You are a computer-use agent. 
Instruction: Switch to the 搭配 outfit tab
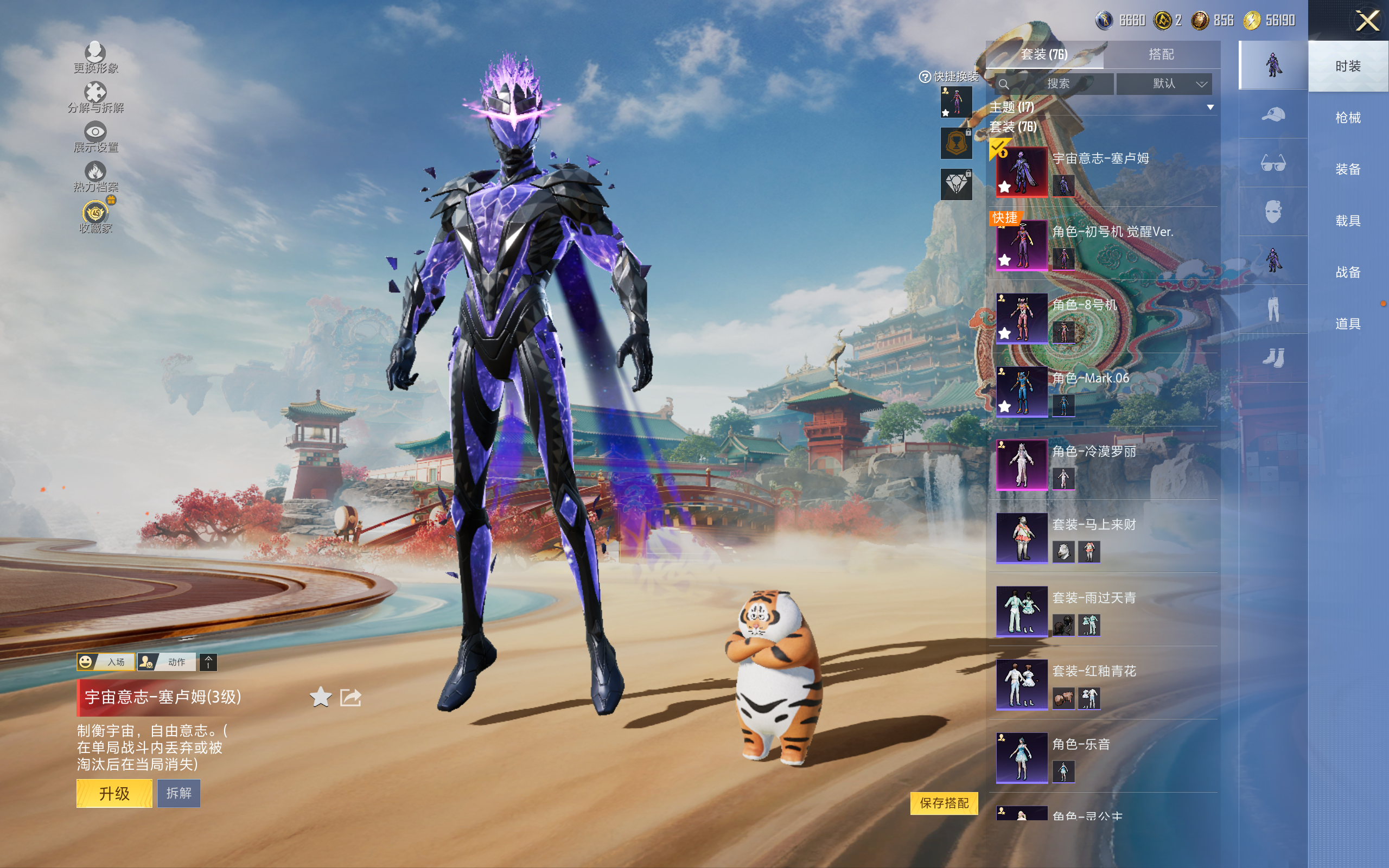1161,55
